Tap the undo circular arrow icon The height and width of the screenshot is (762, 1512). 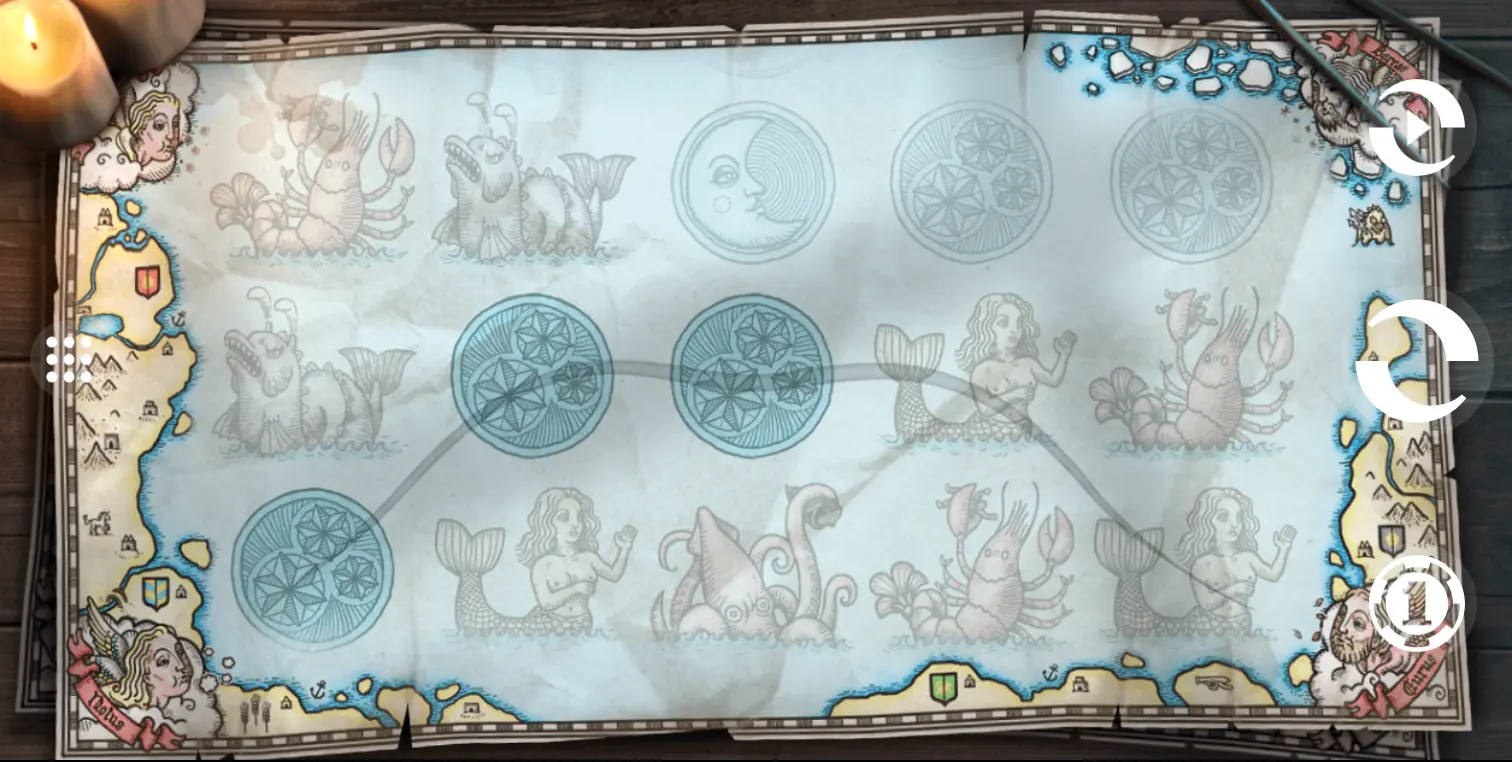[x=1425, y=362]
